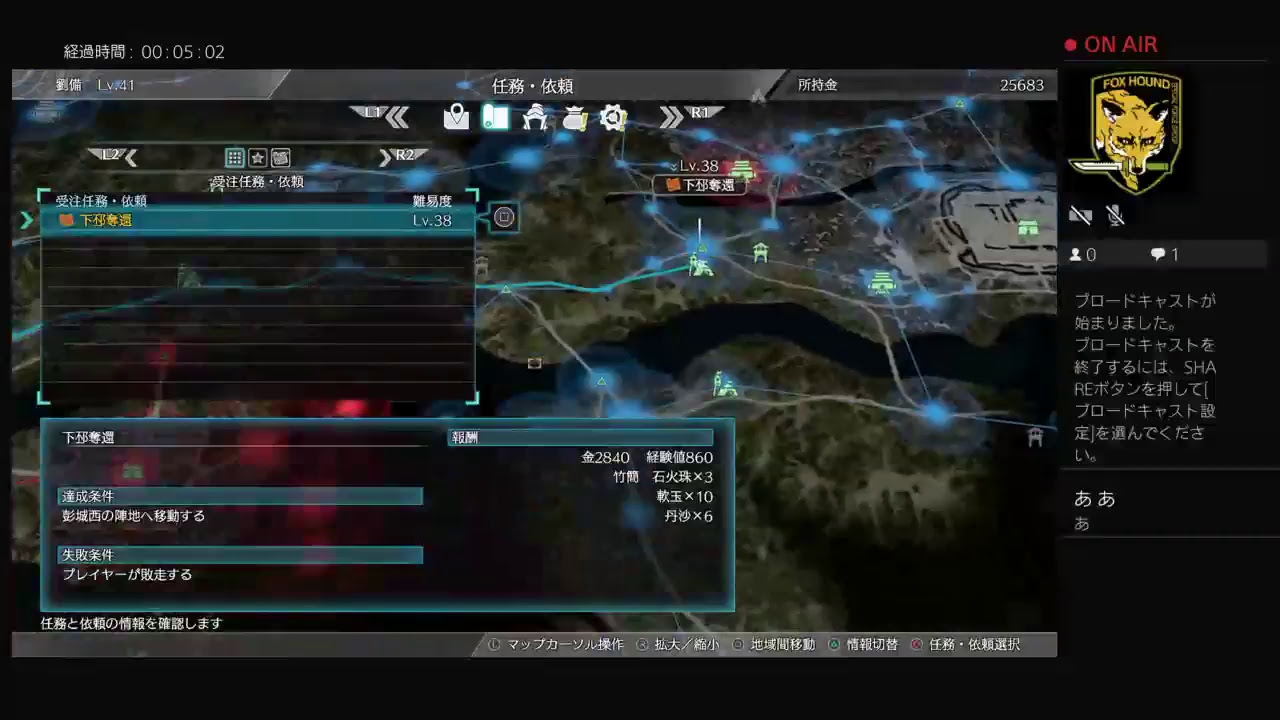The height and width of the screenshot is (720, 1280).
Task: Select the star filter icon
Action: 258,157
